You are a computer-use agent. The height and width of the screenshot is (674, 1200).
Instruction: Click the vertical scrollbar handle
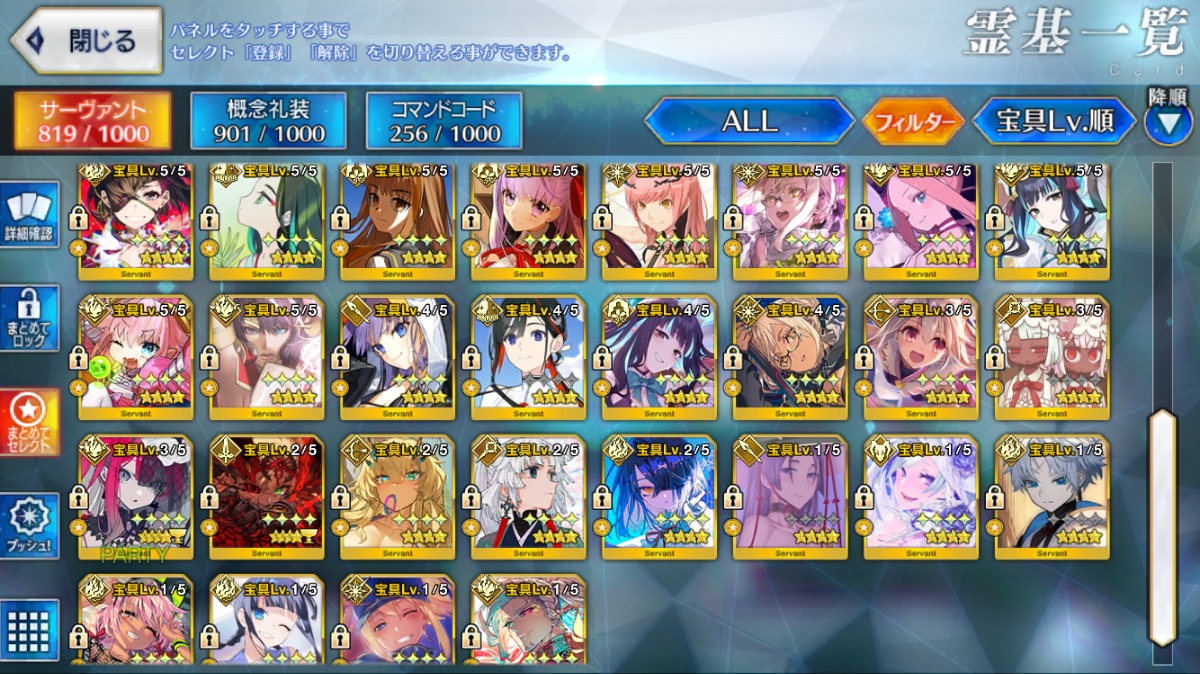[1161, 525]
